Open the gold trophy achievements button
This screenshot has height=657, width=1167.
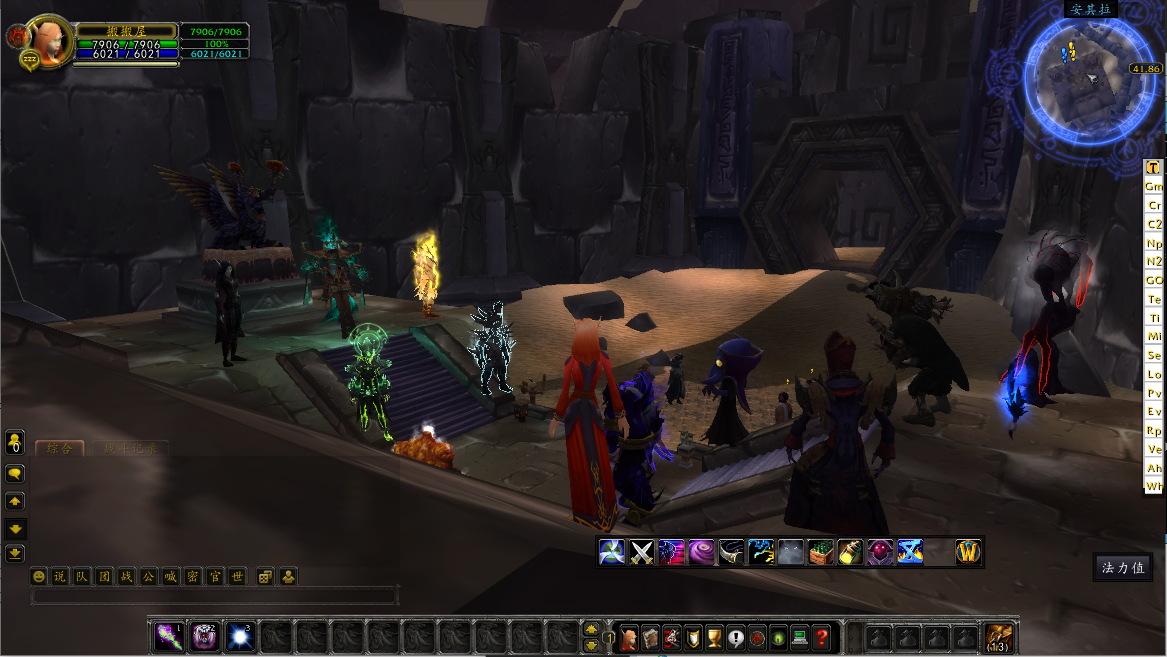pos(714,636)
